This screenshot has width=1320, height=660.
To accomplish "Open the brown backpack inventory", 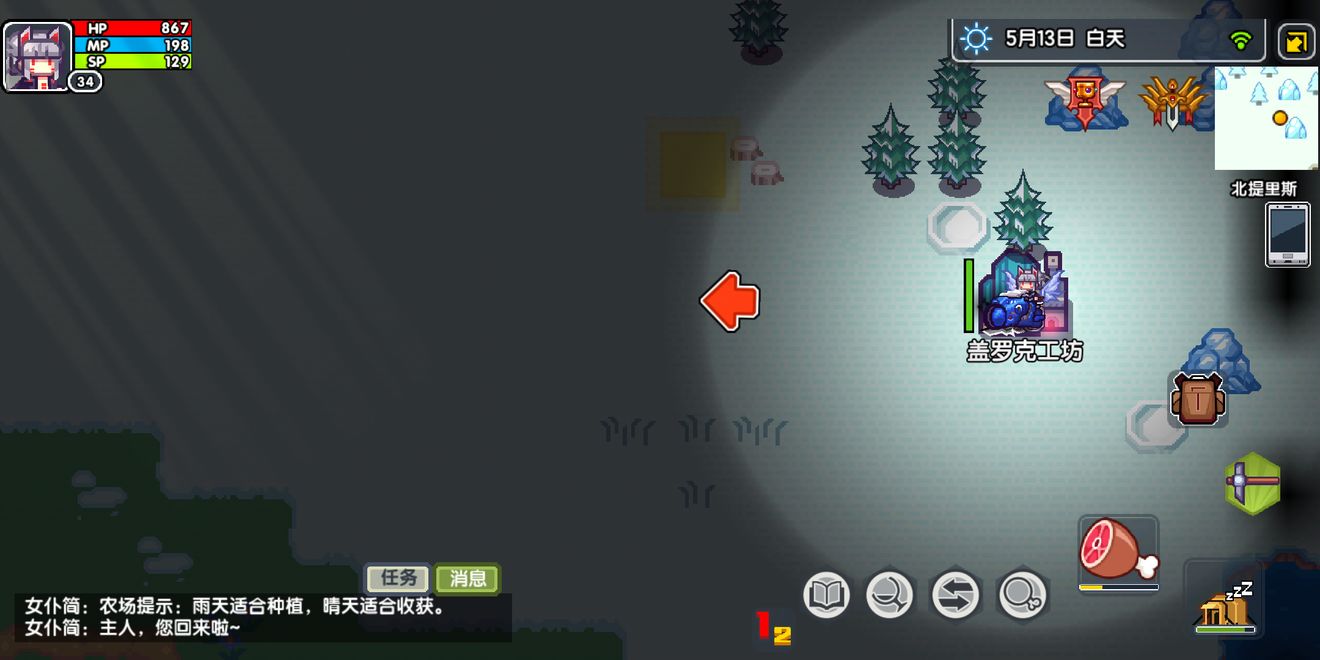I will point(1197,399).
